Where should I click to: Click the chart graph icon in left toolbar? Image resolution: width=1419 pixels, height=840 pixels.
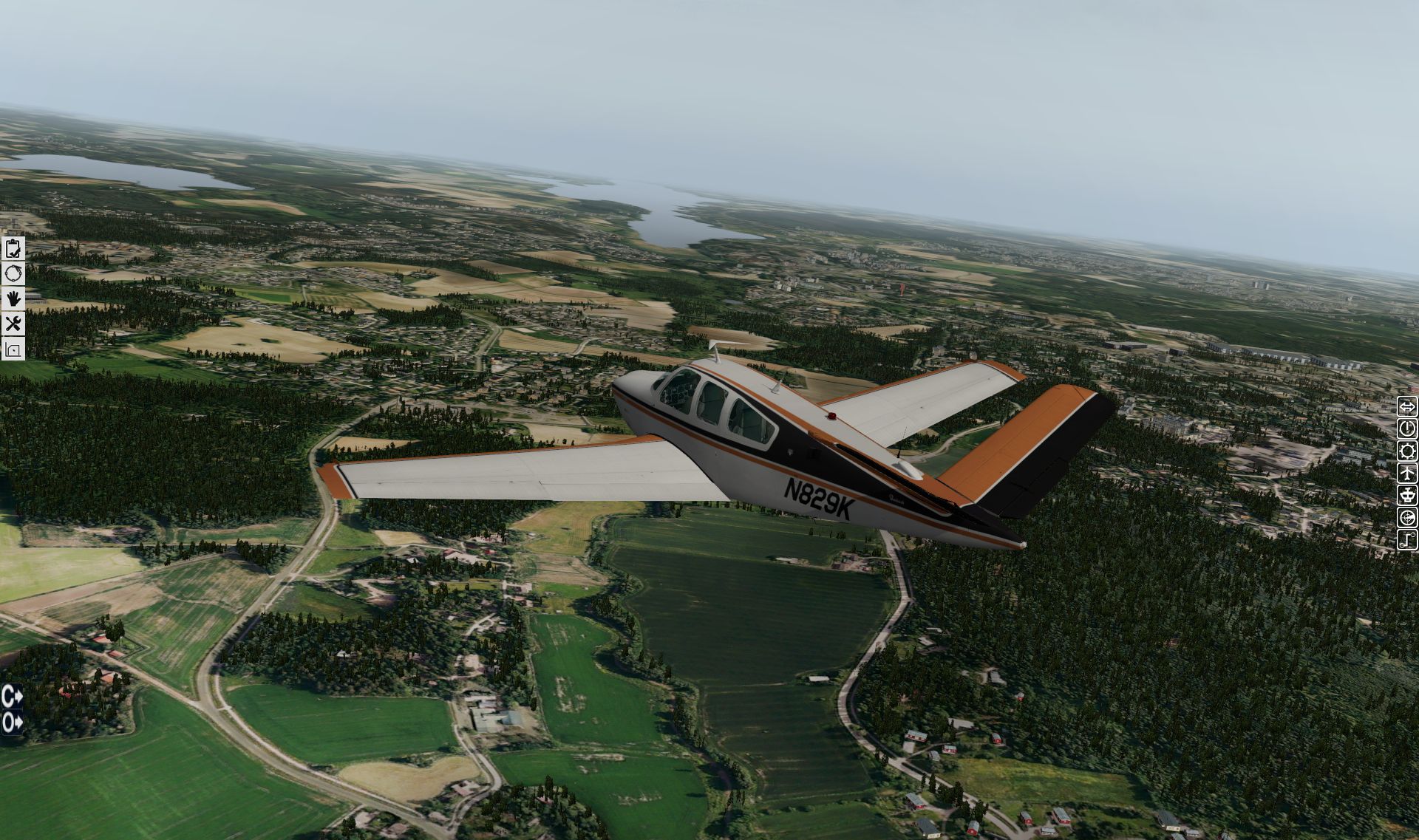pos(13,348)
